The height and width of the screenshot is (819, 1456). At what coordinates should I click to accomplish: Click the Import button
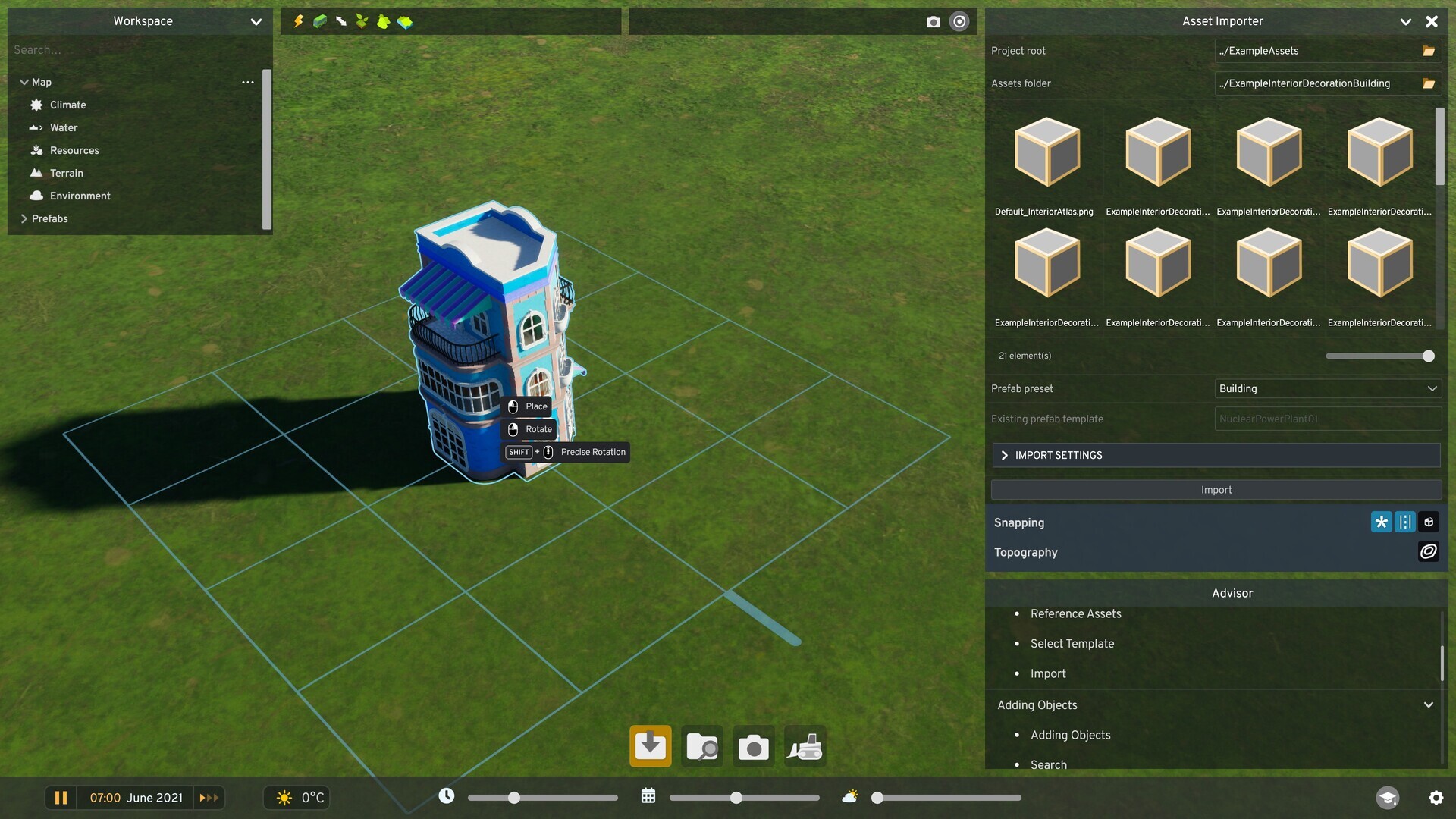[x=1215, y=489]
